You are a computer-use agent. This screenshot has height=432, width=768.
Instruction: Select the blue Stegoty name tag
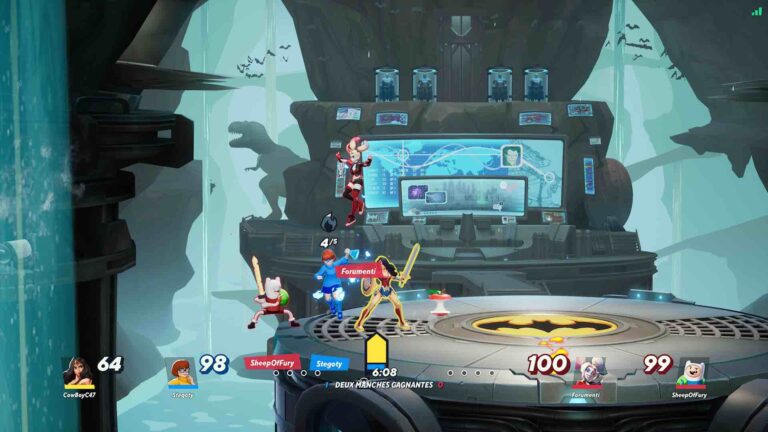[x=329, y=363]
